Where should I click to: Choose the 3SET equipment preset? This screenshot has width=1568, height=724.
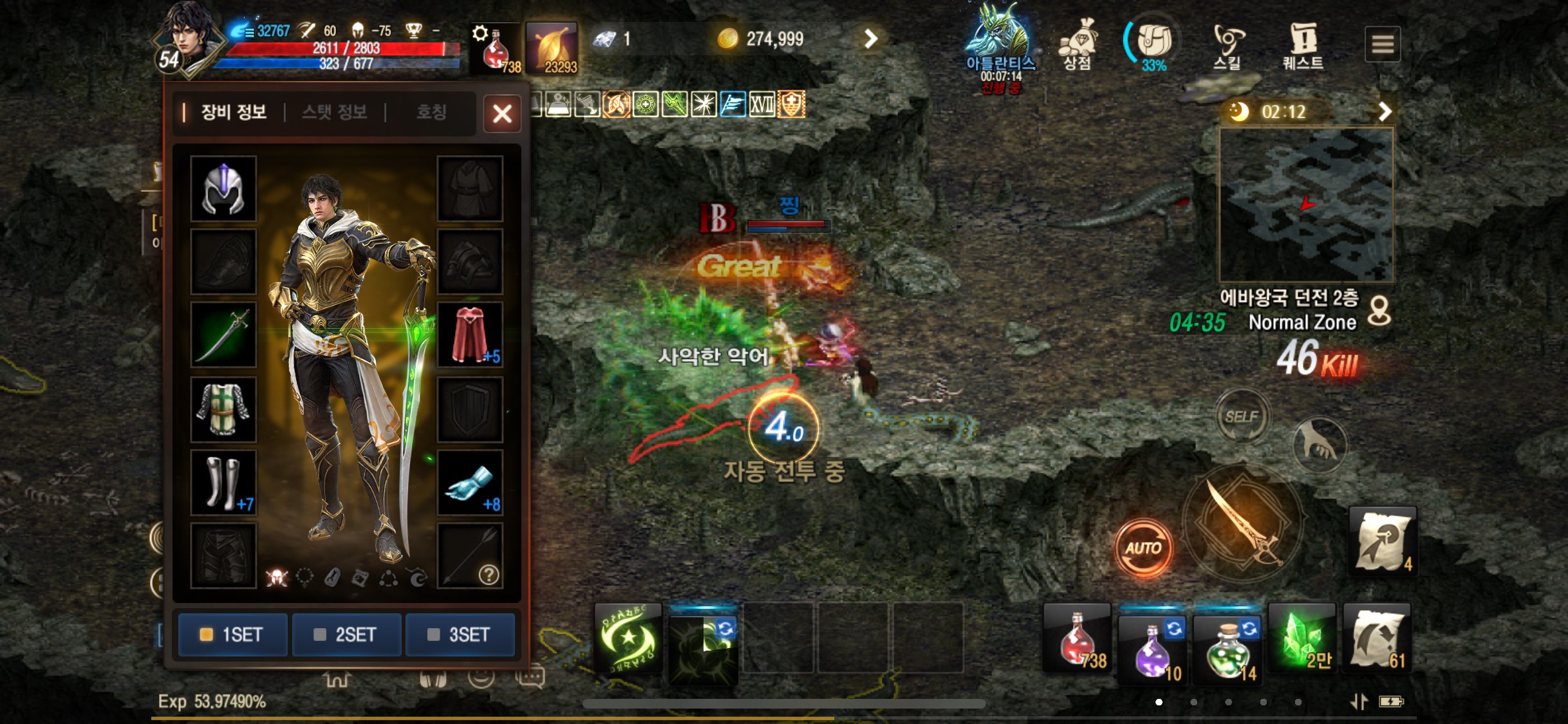(460, 635)
